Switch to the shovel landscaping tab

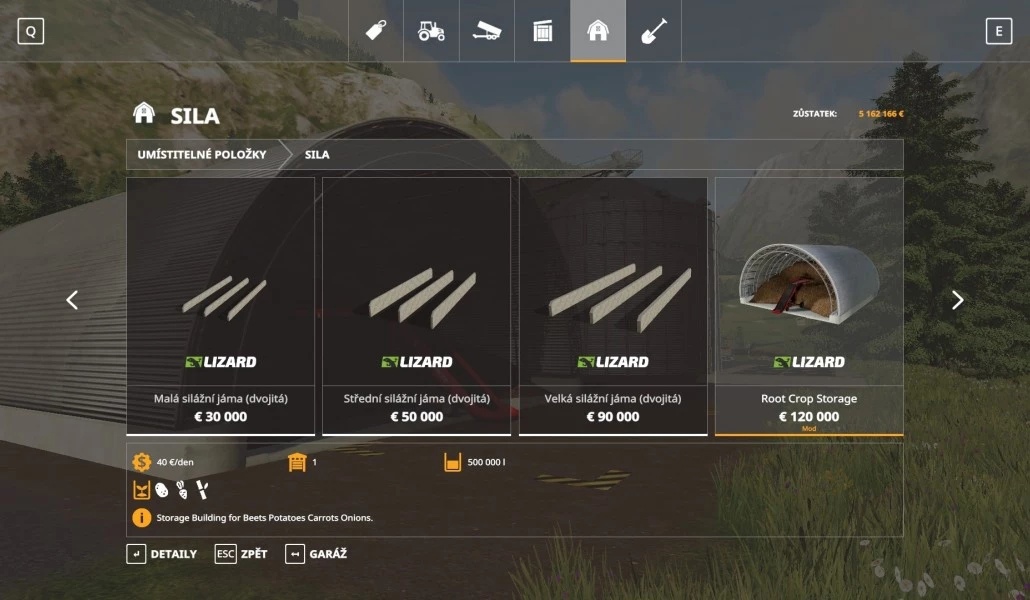tap(653, 31)
